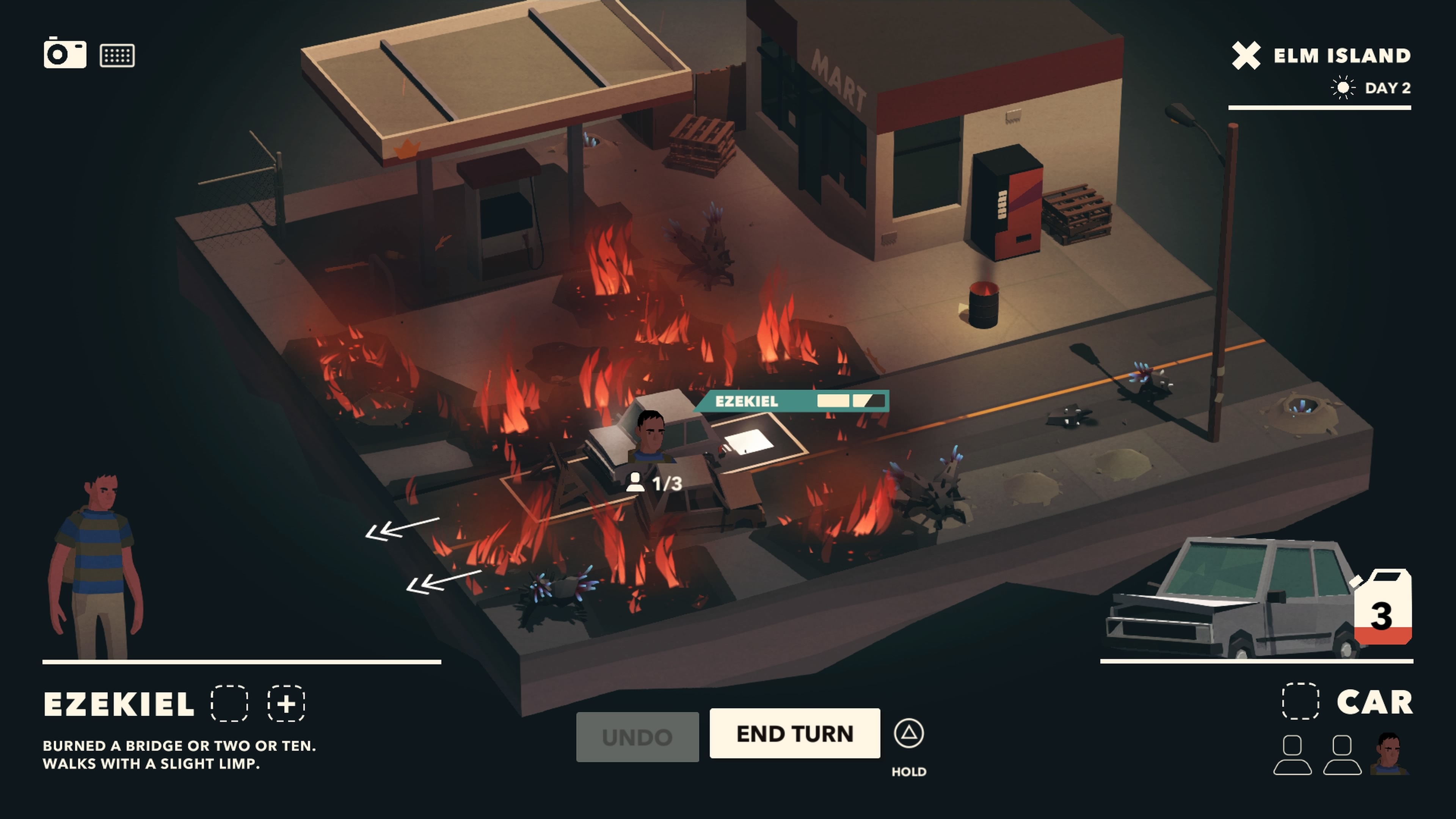Close the Elm Island map via the X

(1247, 55)
